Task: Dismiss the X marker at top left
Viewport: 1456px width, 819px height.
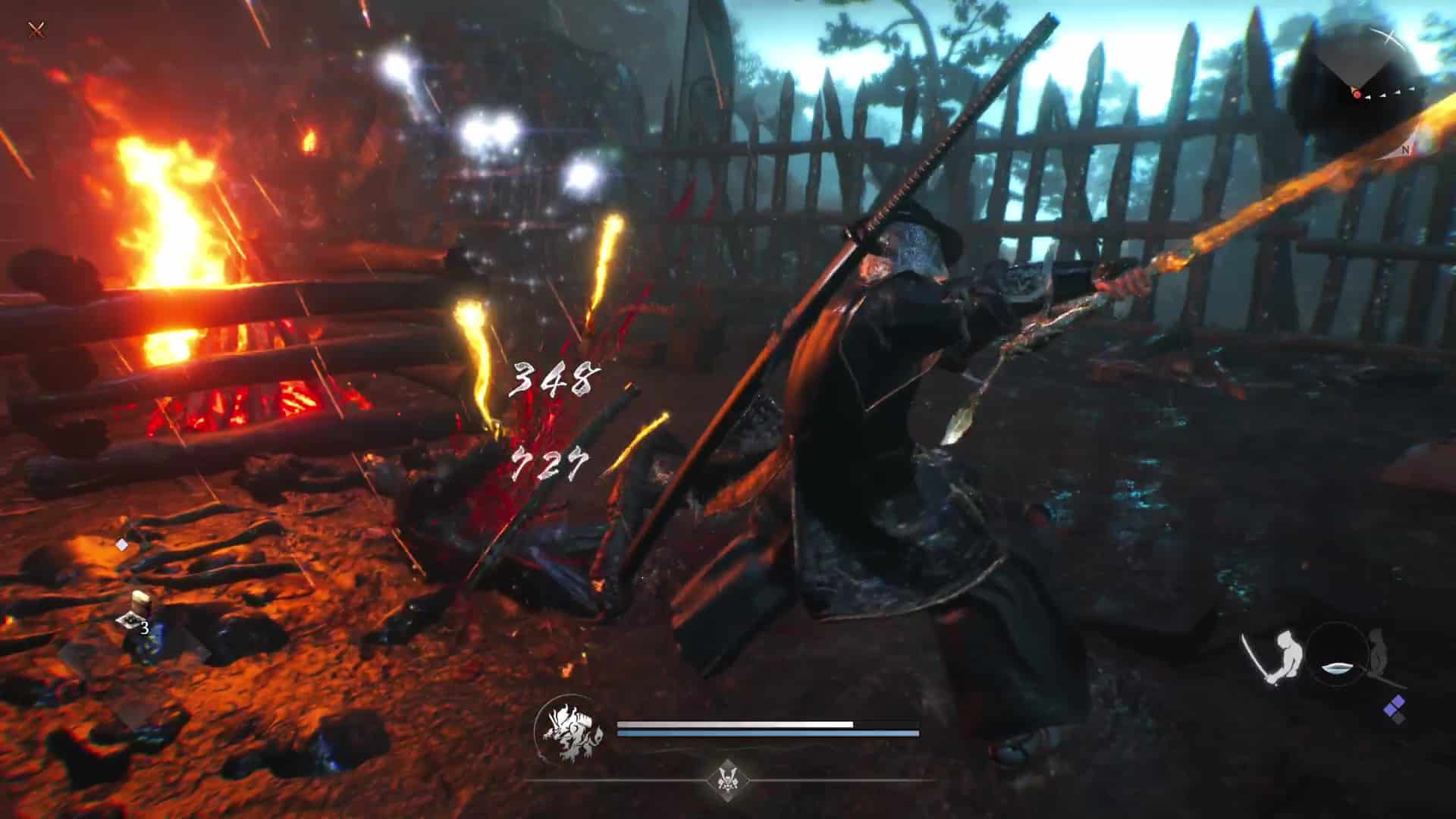Action: pyautogui.click(x=35, y=30)
